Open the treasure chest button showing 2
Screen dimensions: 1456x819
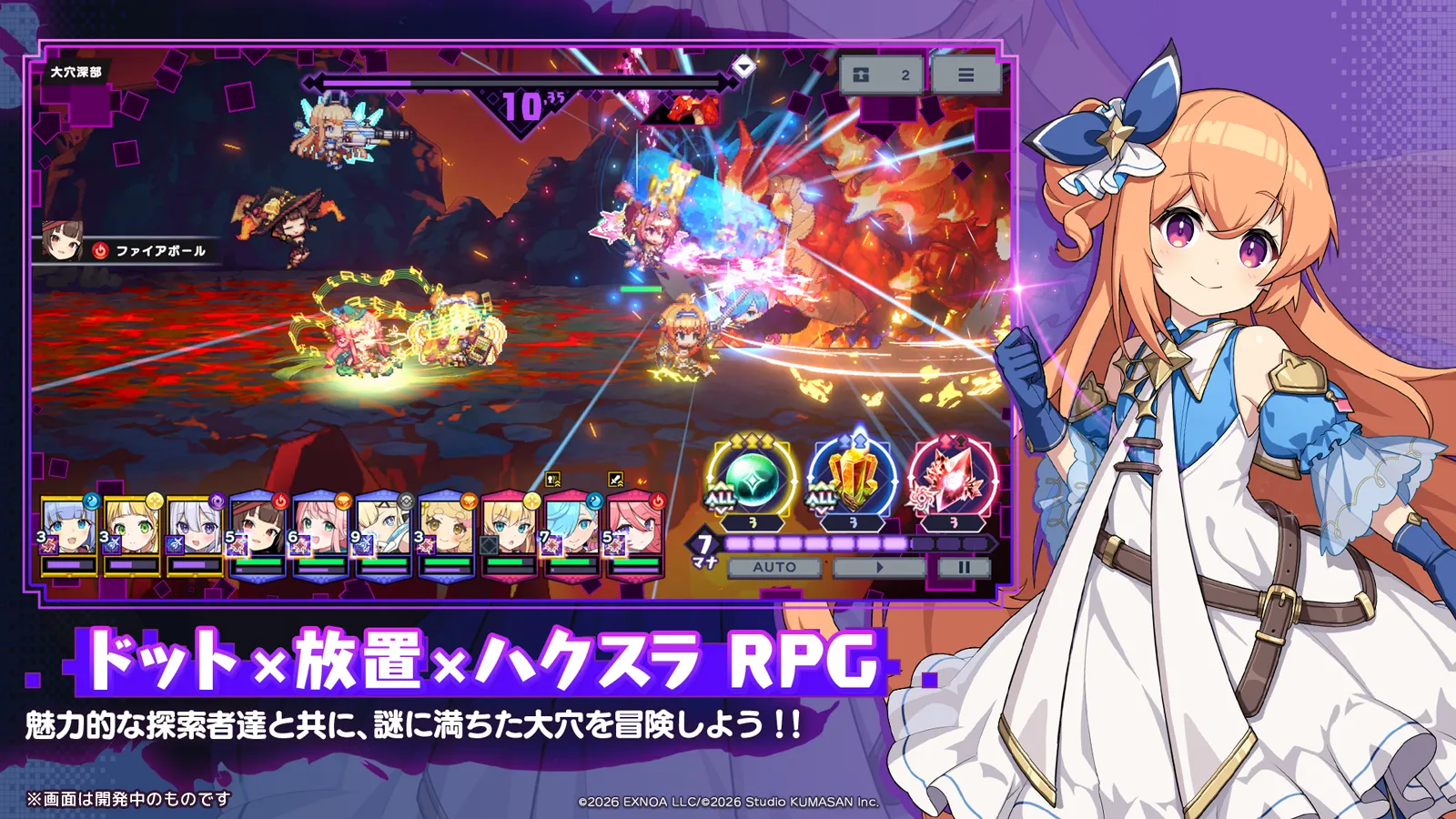pos(883,73)
